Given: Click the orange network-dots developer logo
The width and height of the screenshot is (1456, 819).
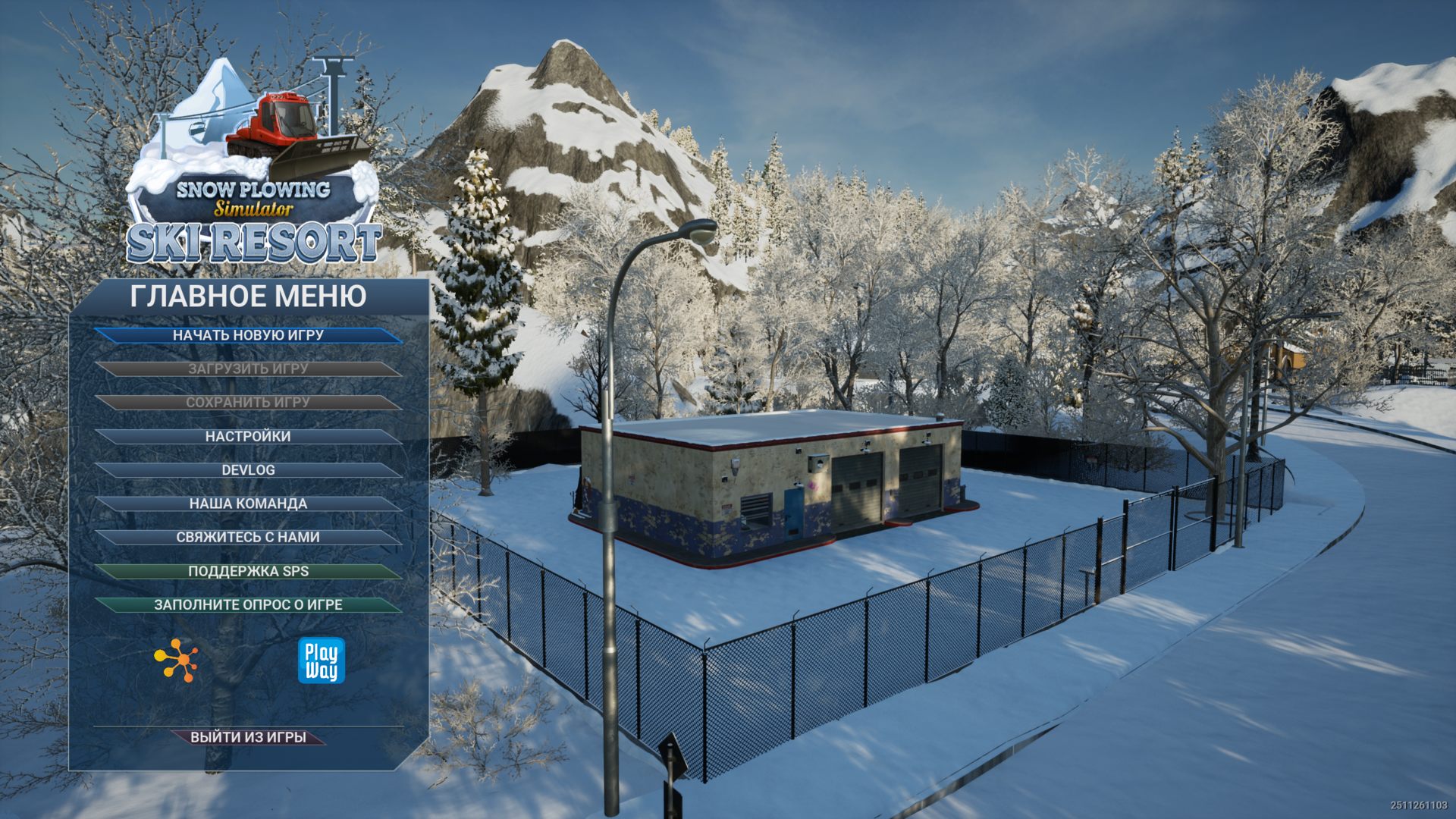Looking at the screenshot, I should 176,661.
